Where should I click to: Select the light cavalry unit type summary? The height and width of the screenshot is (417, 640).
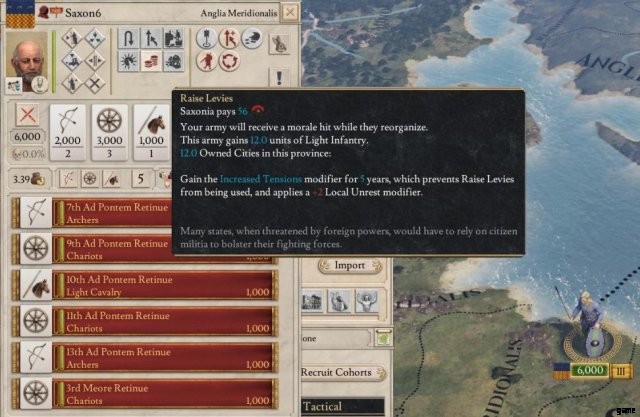tap(150, 131)
